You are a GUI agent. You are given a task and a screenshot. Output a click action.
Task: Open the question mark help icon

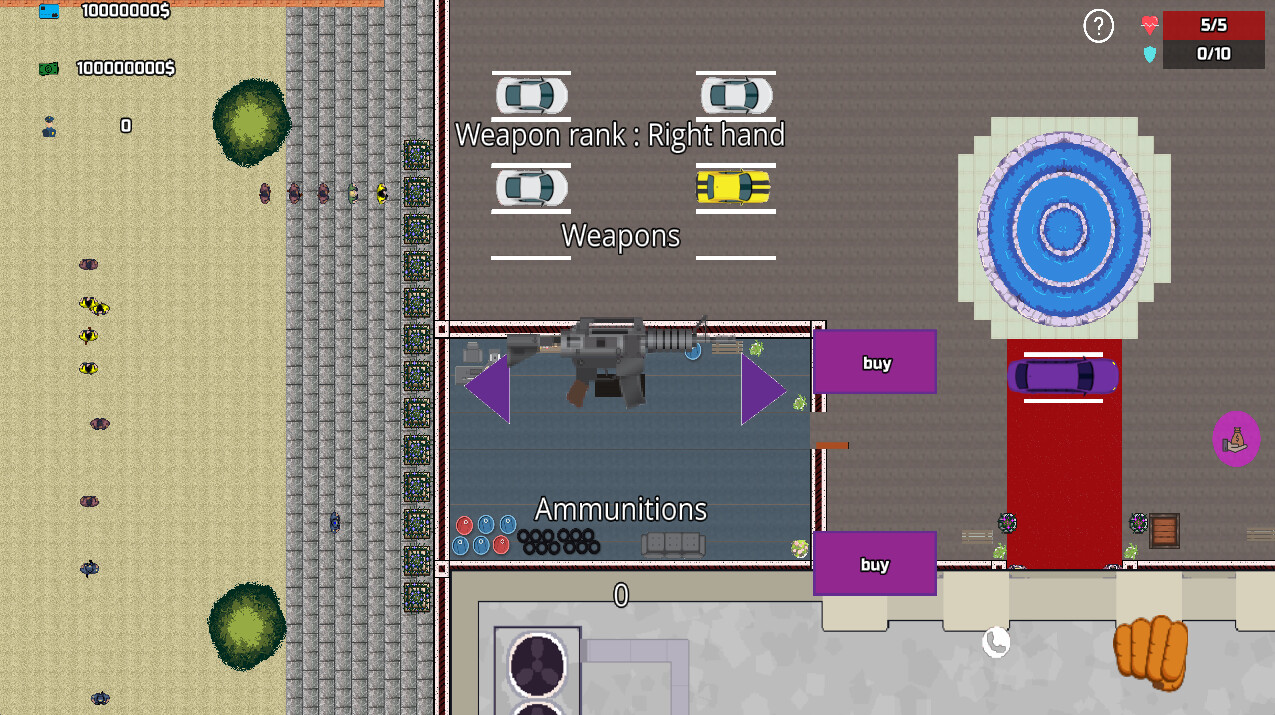1098,26
